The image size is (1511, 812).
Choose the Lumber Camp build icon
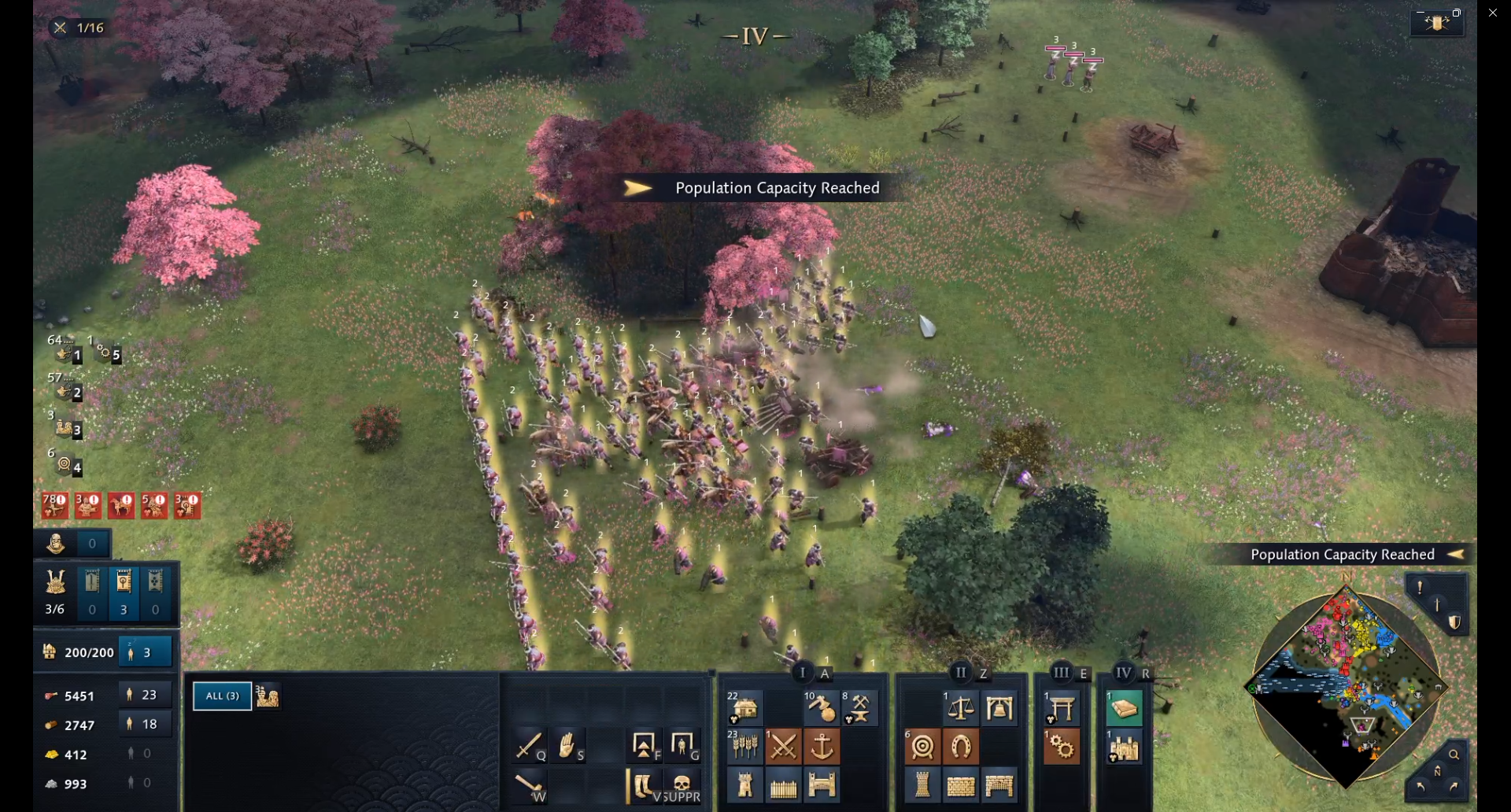(x=821, y=708)
